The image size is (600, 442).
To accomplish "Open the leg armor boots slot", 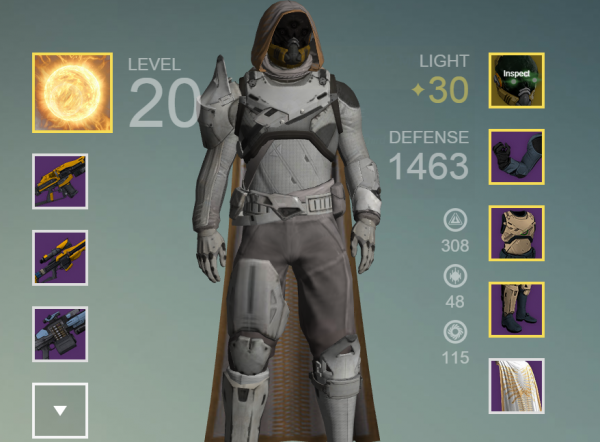I will pos(516,309).
